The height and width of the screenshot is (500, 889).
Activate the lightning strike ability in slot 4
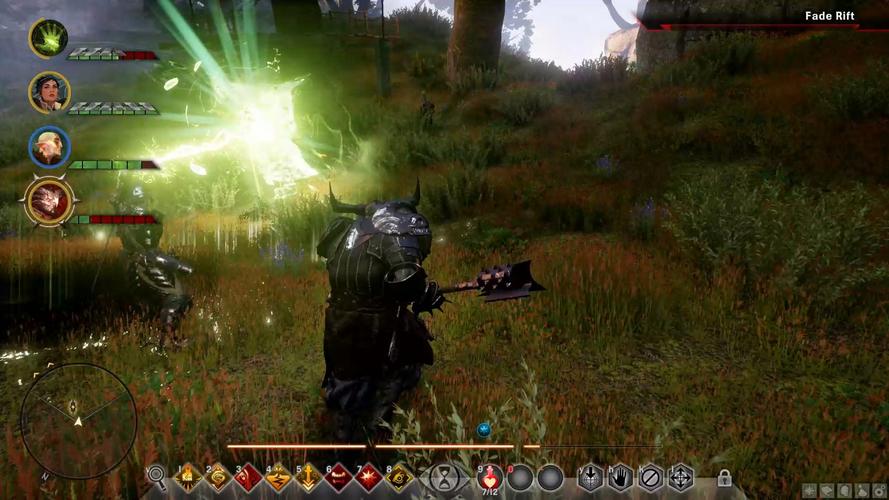(x=279, y=477)
